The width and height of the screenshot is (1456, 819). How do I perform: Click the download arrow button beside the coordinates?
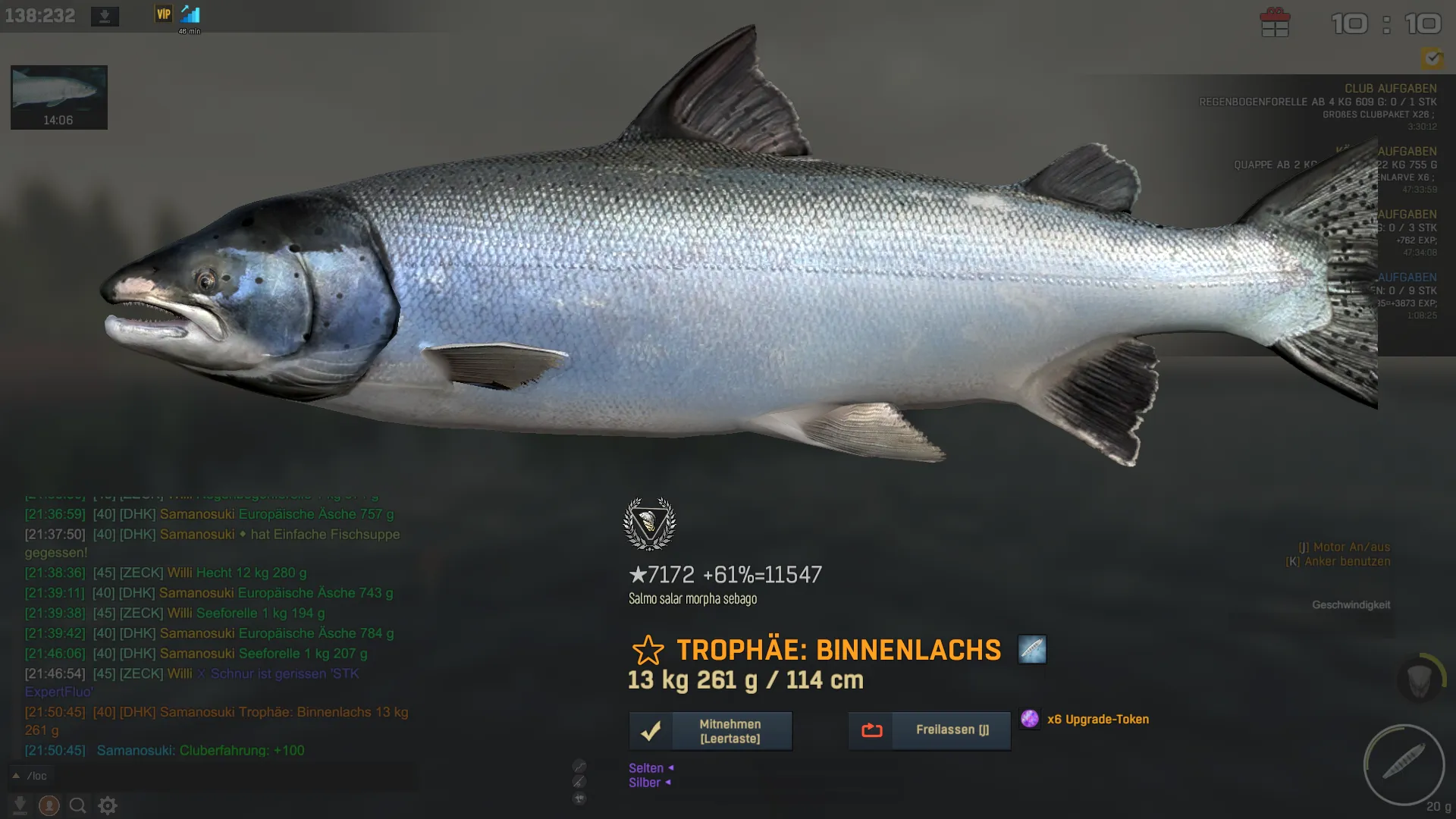pos(105,16)
